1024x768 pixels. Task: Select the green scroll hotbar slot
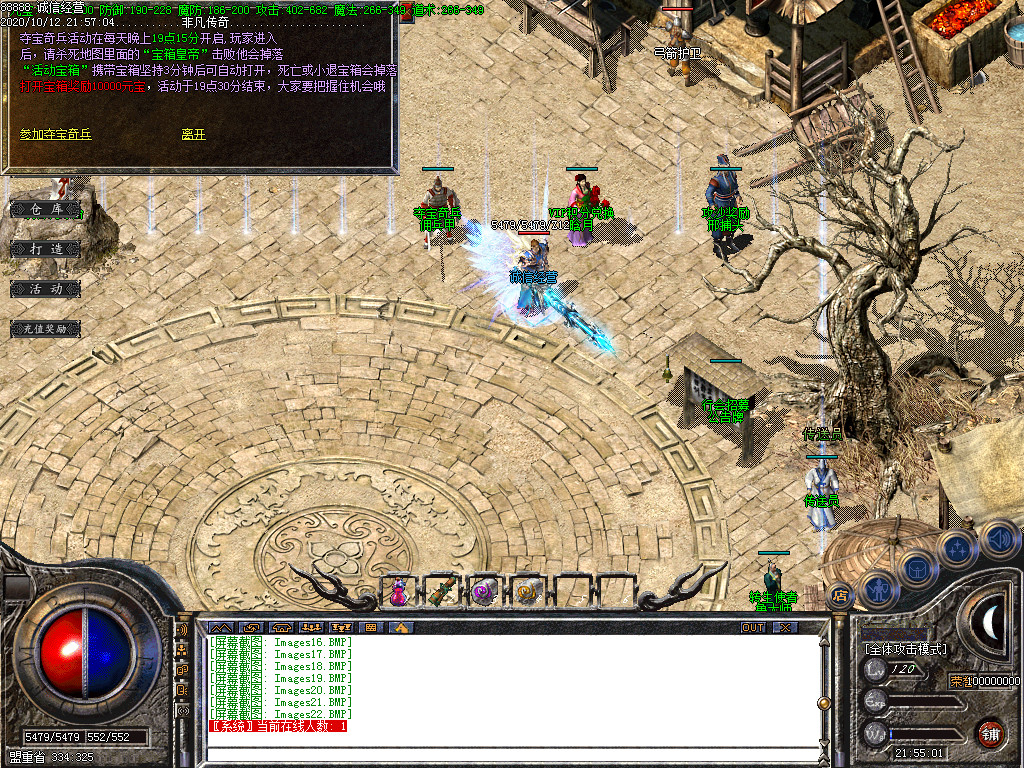point(442,591)
